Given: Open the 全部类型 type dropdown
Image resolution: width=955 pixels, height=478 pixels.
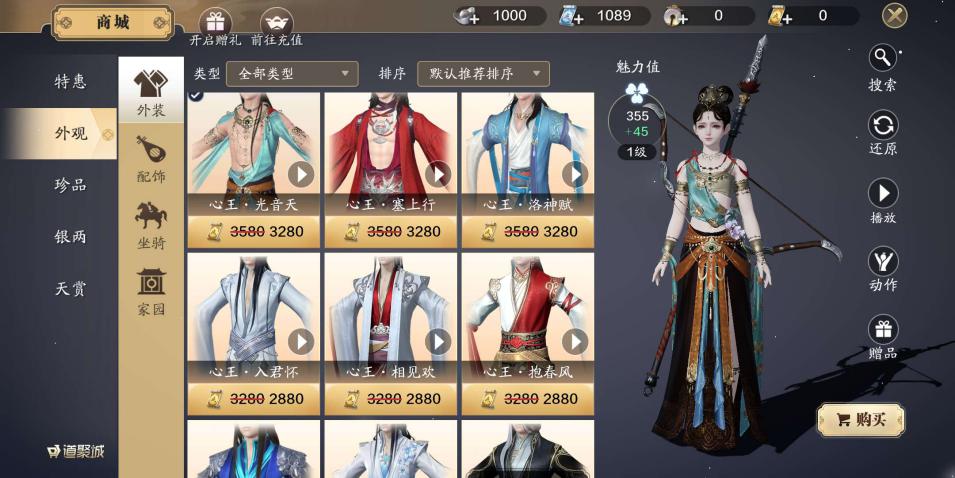Looking at the screenshot, I should click(x=292, y=74).
